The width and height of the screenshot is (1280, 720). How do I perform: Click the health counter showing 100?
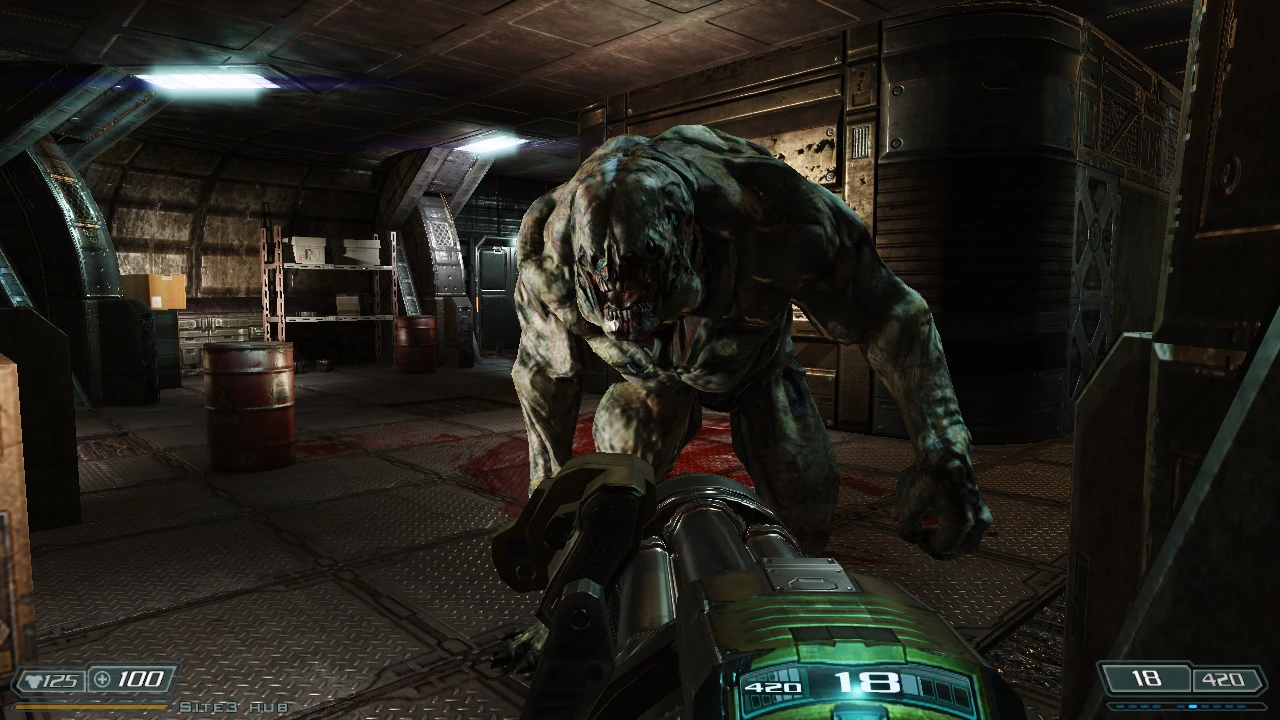[140, 677]
